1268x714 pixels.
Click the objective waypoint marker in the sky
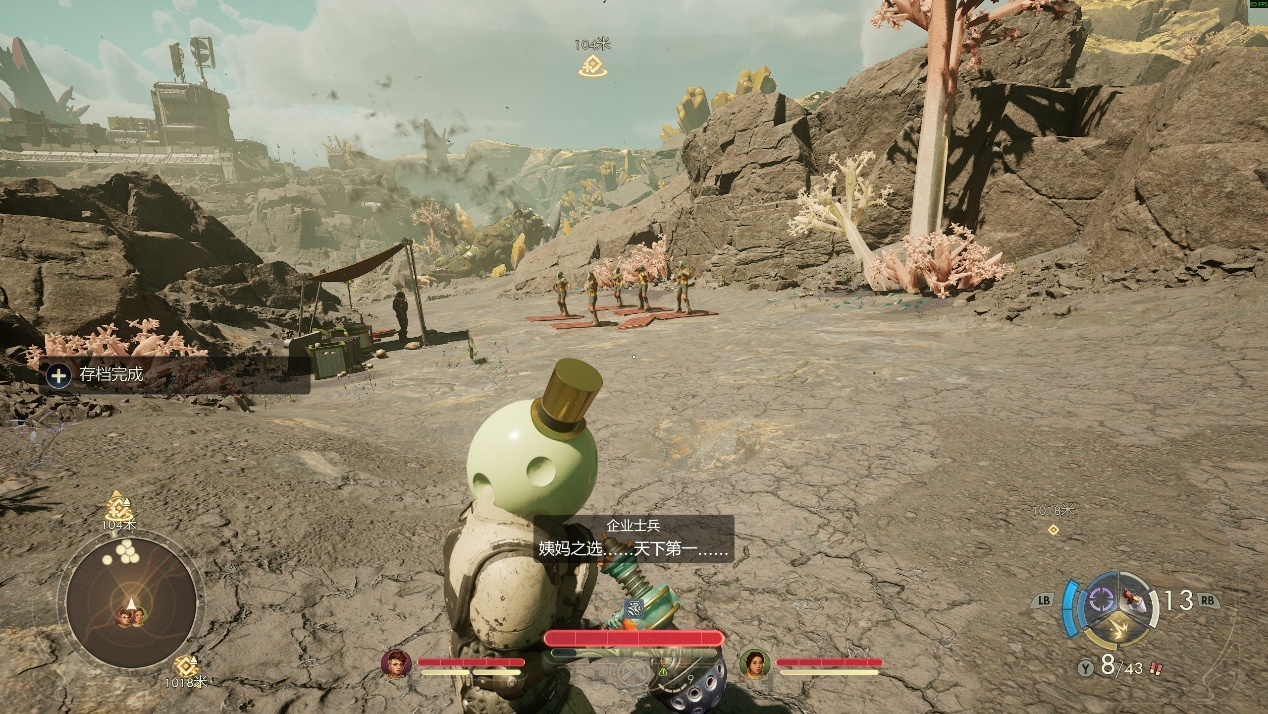(x=592, y=66)
